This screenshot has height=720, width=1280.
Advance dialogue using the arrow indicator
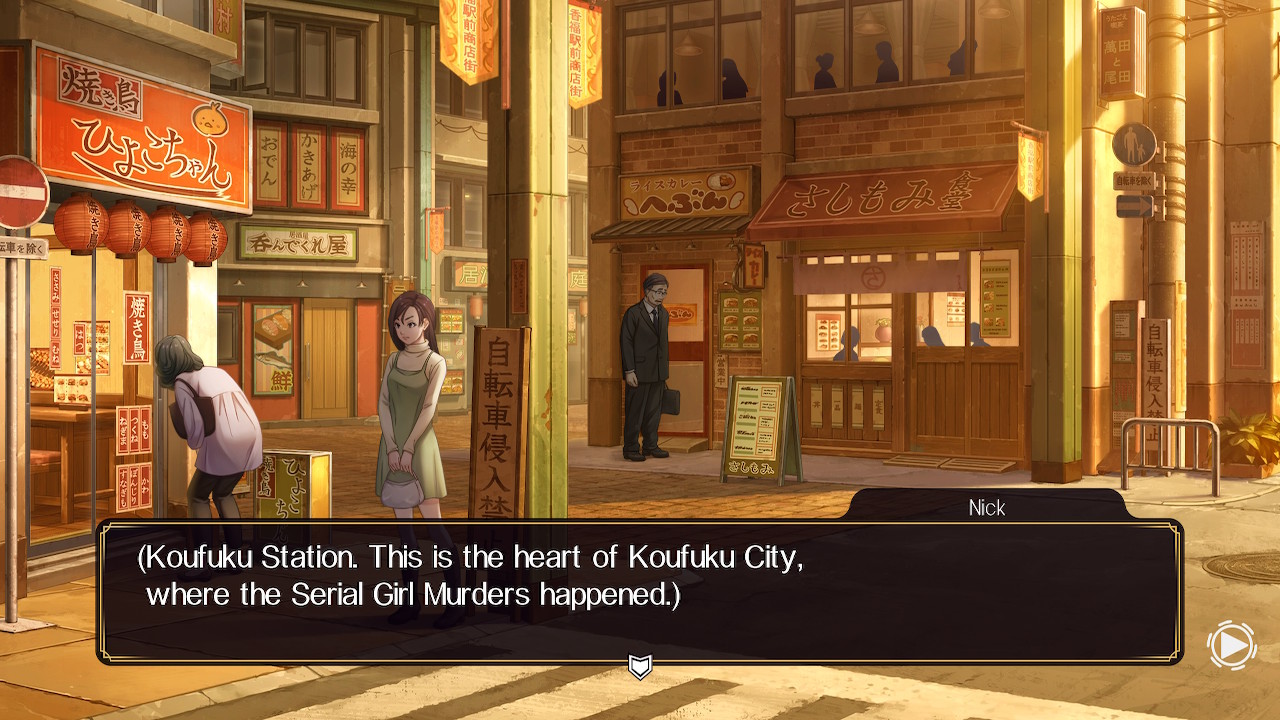tap(640, 666)
